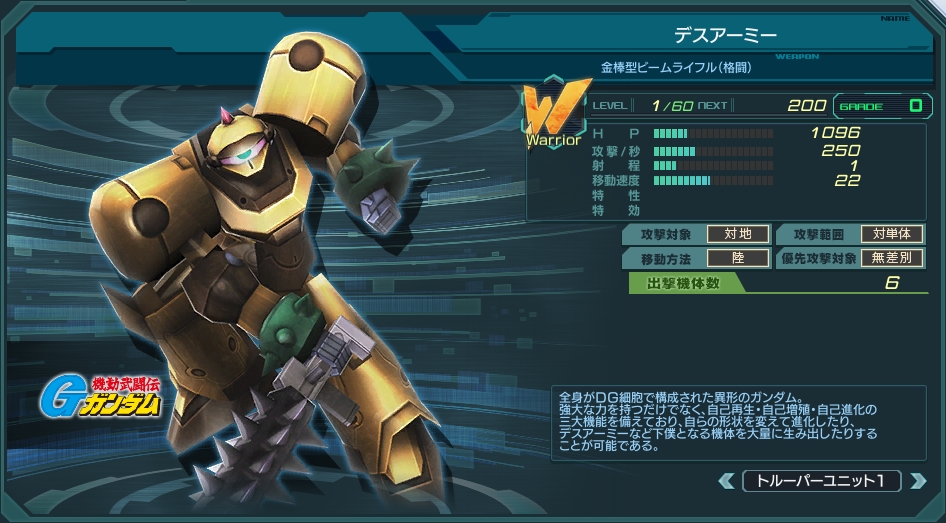Image resolution: width=946 pixels, height=523 pixels.
Task: Select the トルーパーユニット1 label button
Action: click(x=821, y=481)
